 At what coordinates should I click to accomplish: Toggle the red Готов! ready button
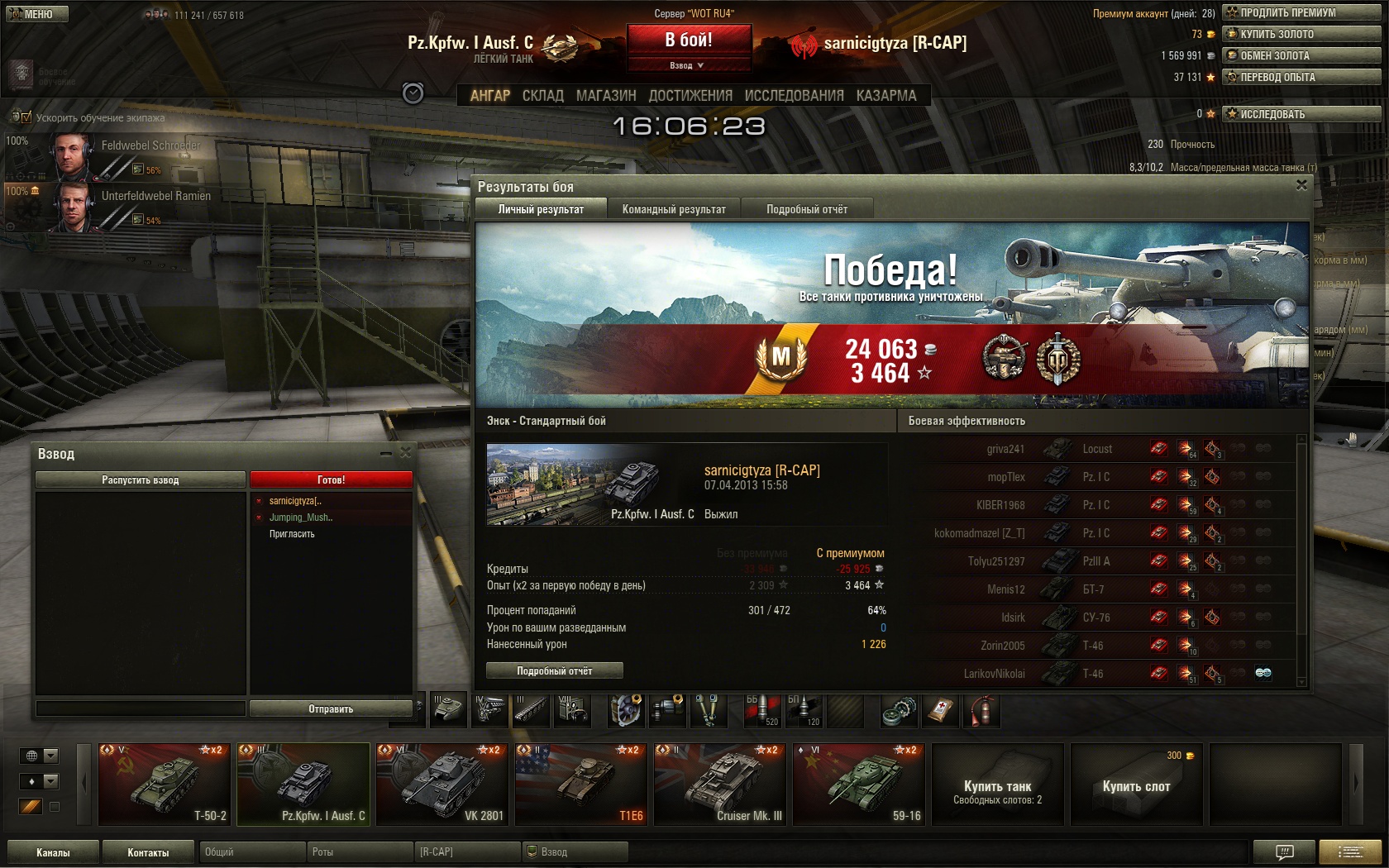pyautogui.click(x=331, y=479)
